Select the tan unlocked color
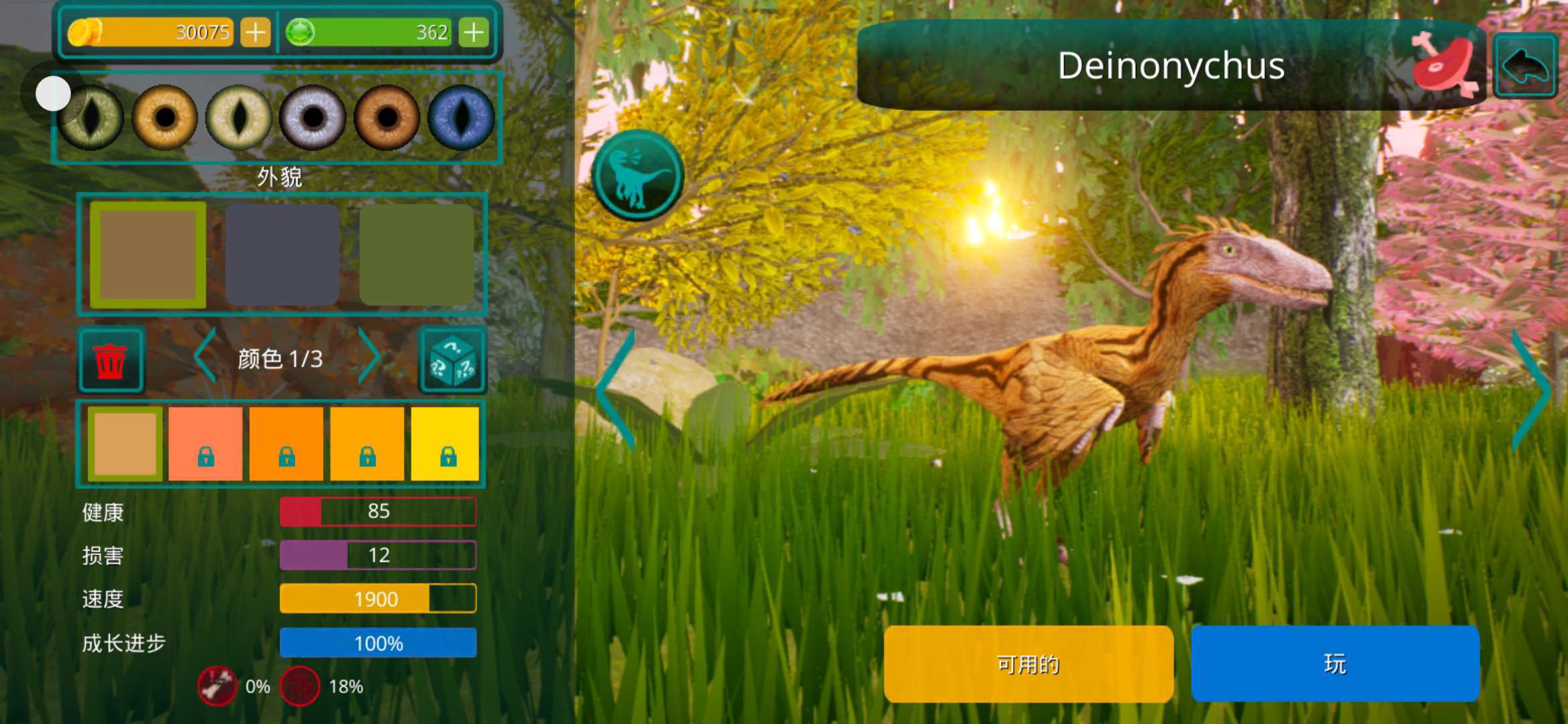The width and height of the screenshot is (1568, 724). tap(125, 444)
